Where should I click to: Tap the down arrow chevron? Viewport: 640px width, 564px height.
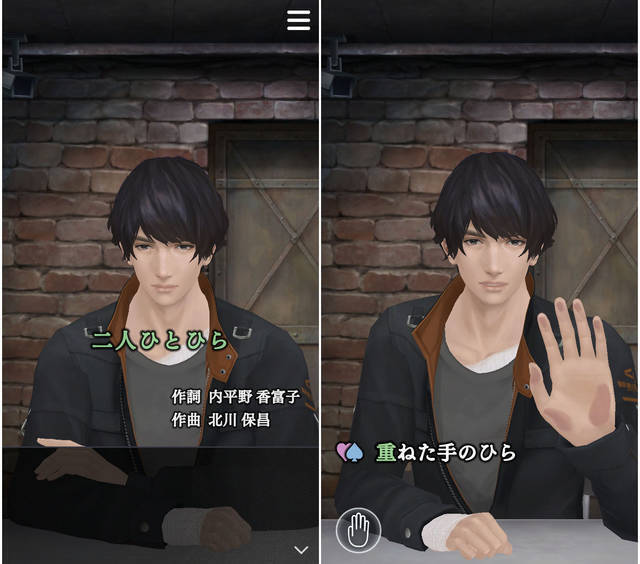301,549
